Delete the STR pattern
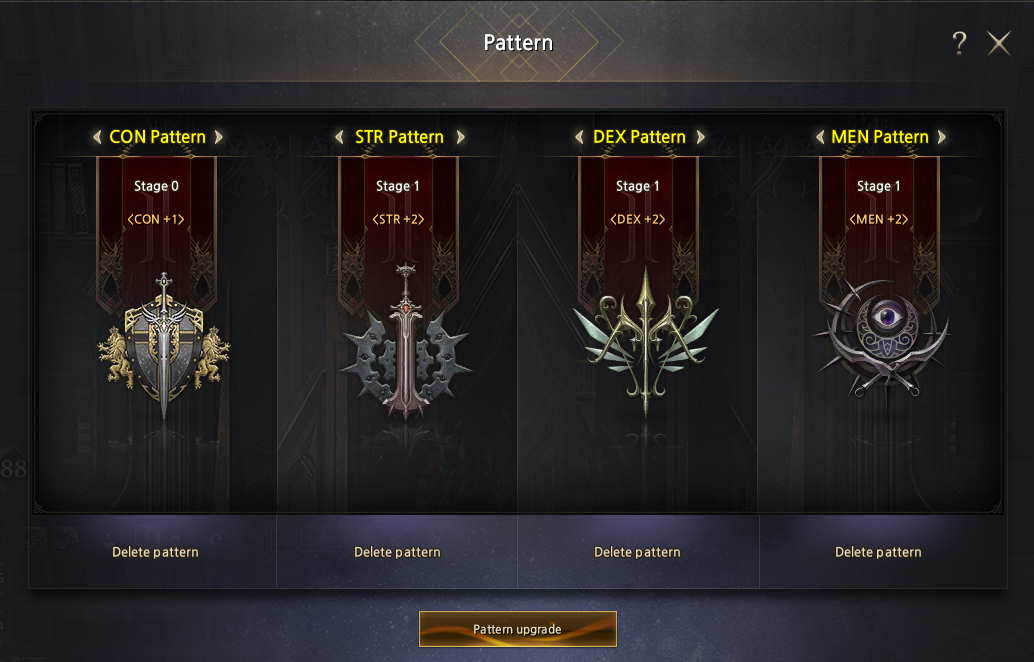Image resolution: width=1034 pixels, height=662 pixels. tap(397, 552)
